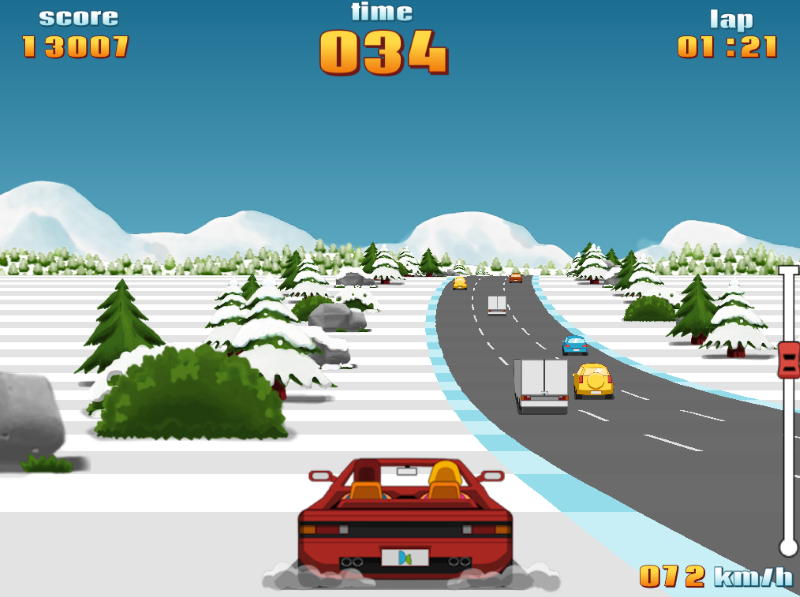This screenshot has height=597, width=800.
Task: Click the red car marker on the lap progress track
Action: click(x=788, y=359)
